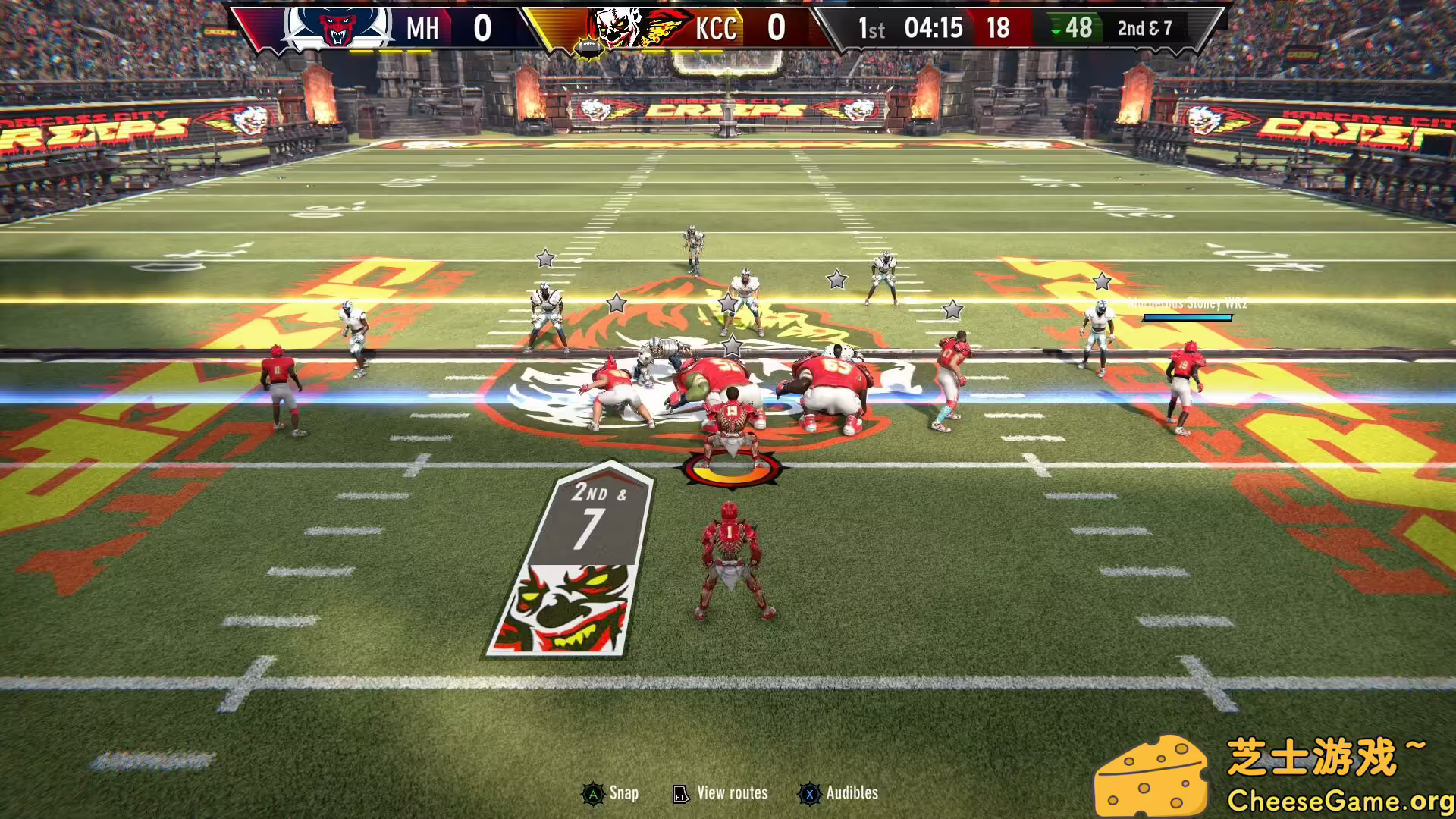The width and height of the screenshot is (1456, 819).
Task: Click the blue X Audibles button icon
Action: (811, 793)
